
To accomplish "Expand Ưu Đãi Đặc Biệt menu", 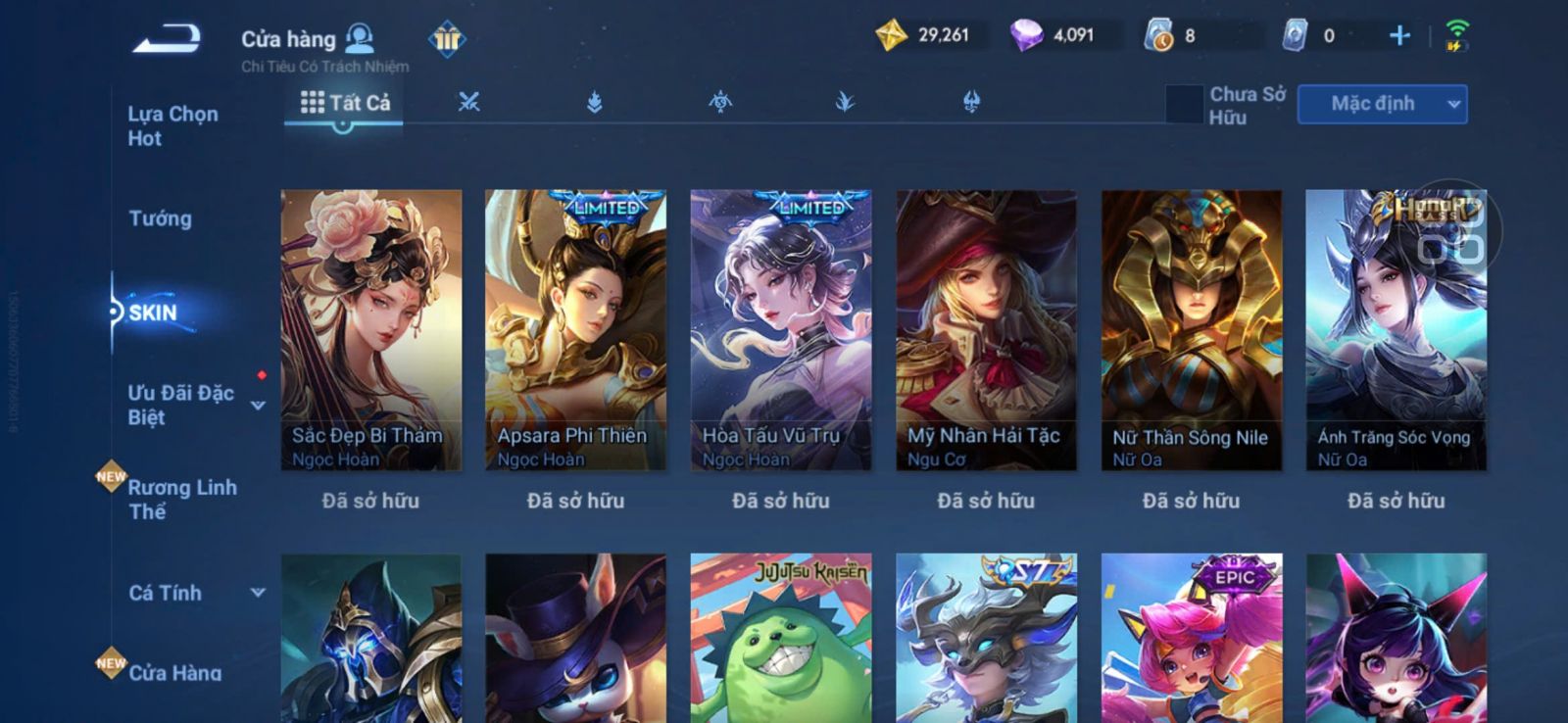I will (x=258, y=405).
